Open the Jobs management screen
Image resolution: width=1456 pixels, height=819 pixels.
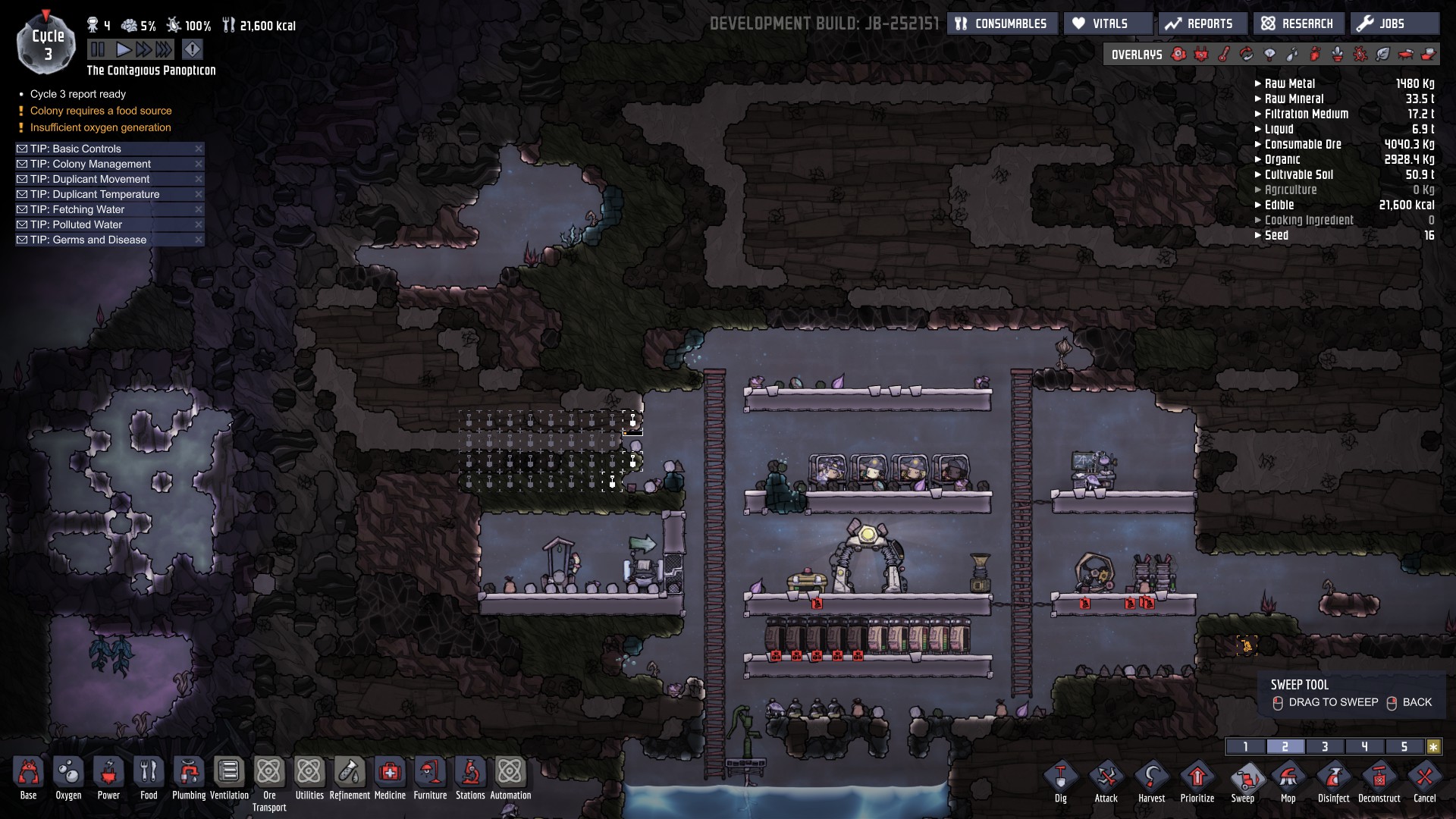(x=1393, y=24)
